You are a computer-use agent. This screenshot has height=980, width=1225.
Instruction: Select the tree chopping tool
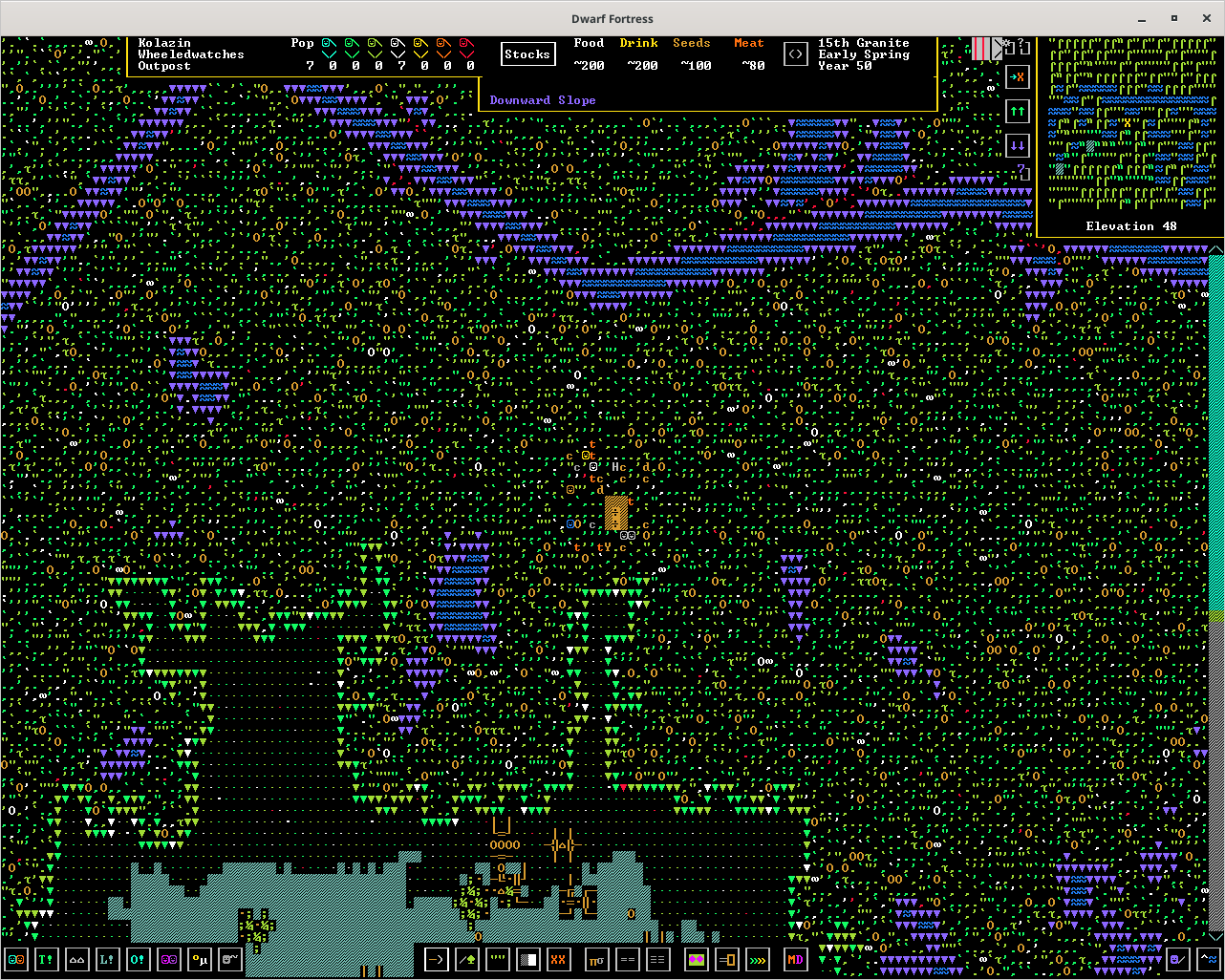(466, 959)
